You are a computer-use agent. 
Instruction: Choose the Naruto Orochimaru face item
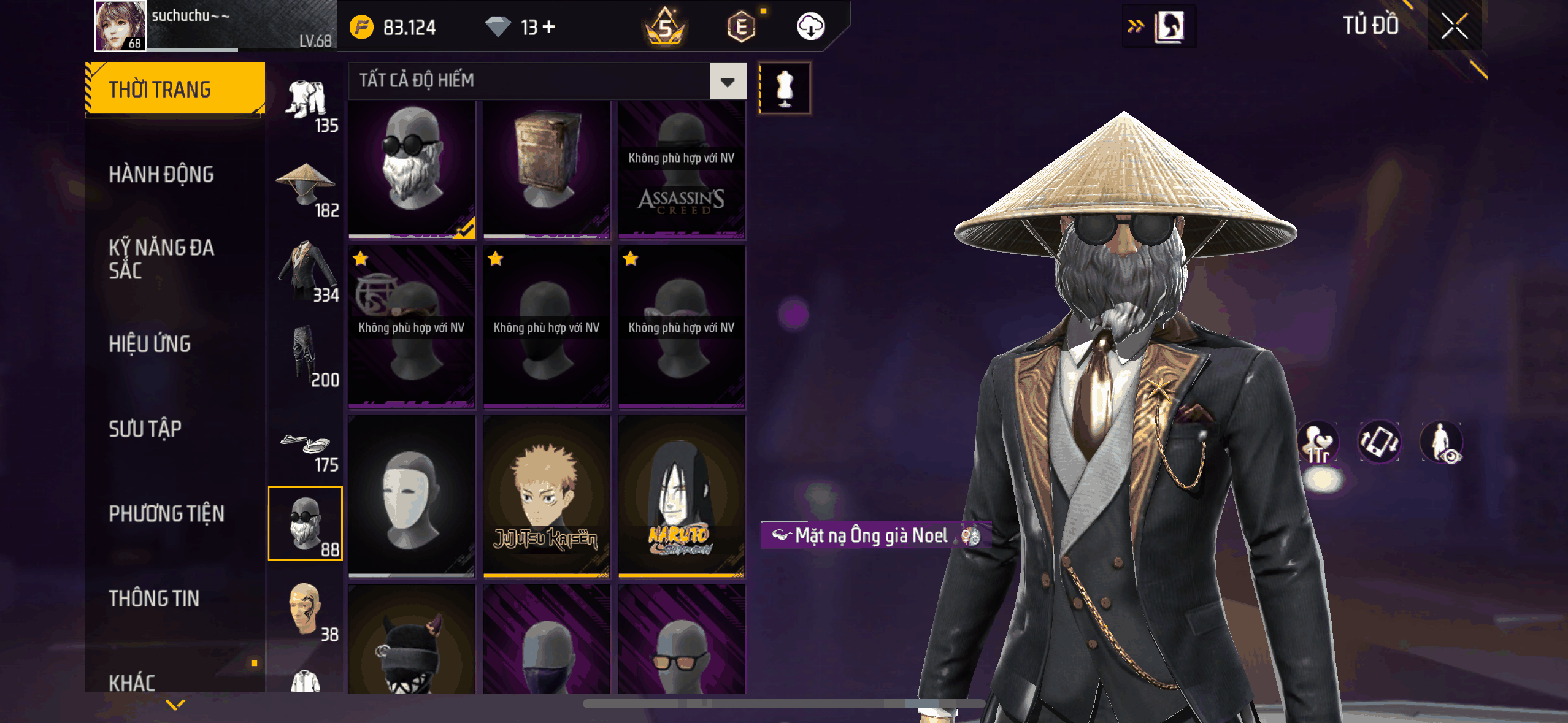point(681,495)
